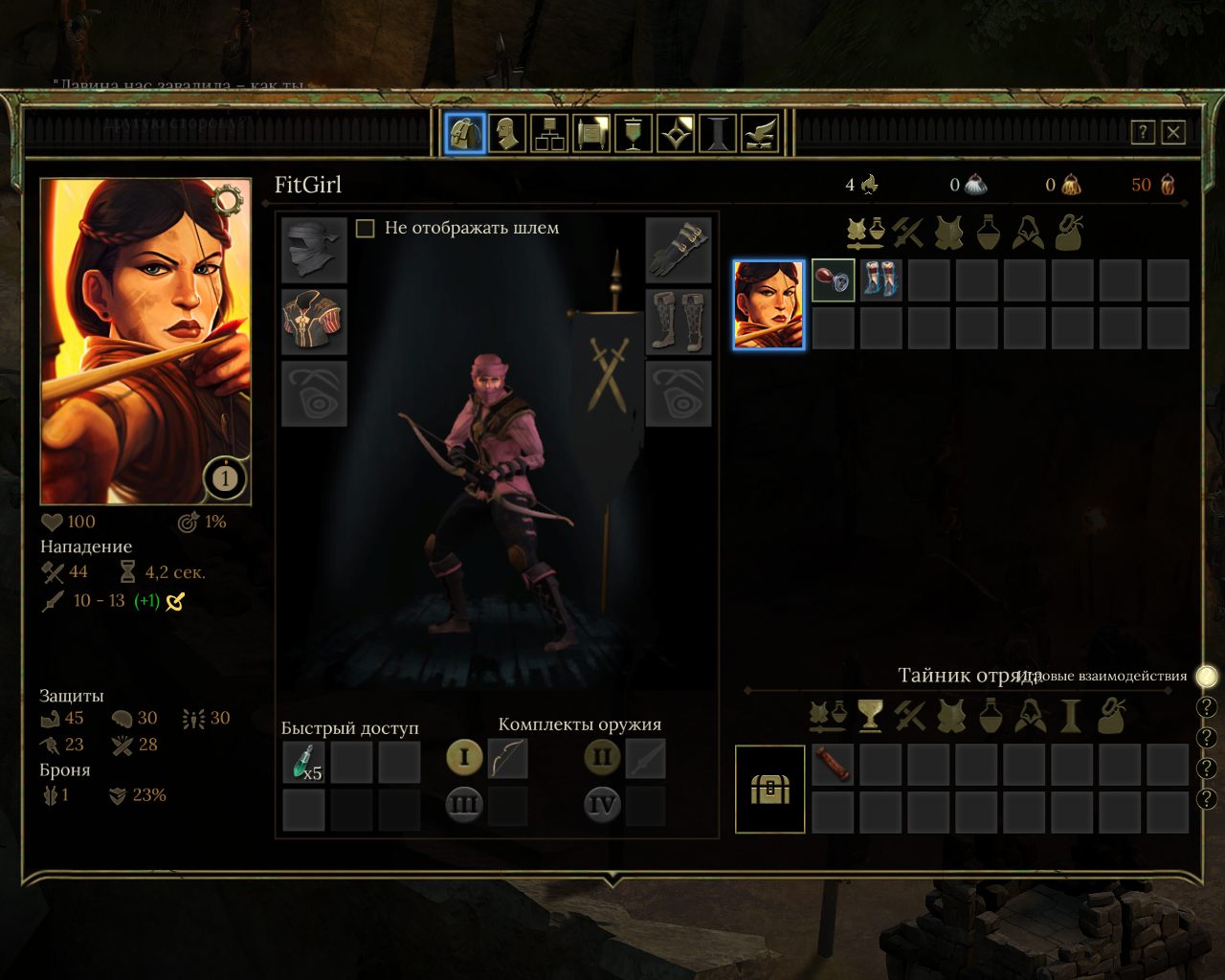Image resolution: width=1225 pixels, height=980 pixels.
Task: Activate weapon set I button
Action: [x=464, y=758]
